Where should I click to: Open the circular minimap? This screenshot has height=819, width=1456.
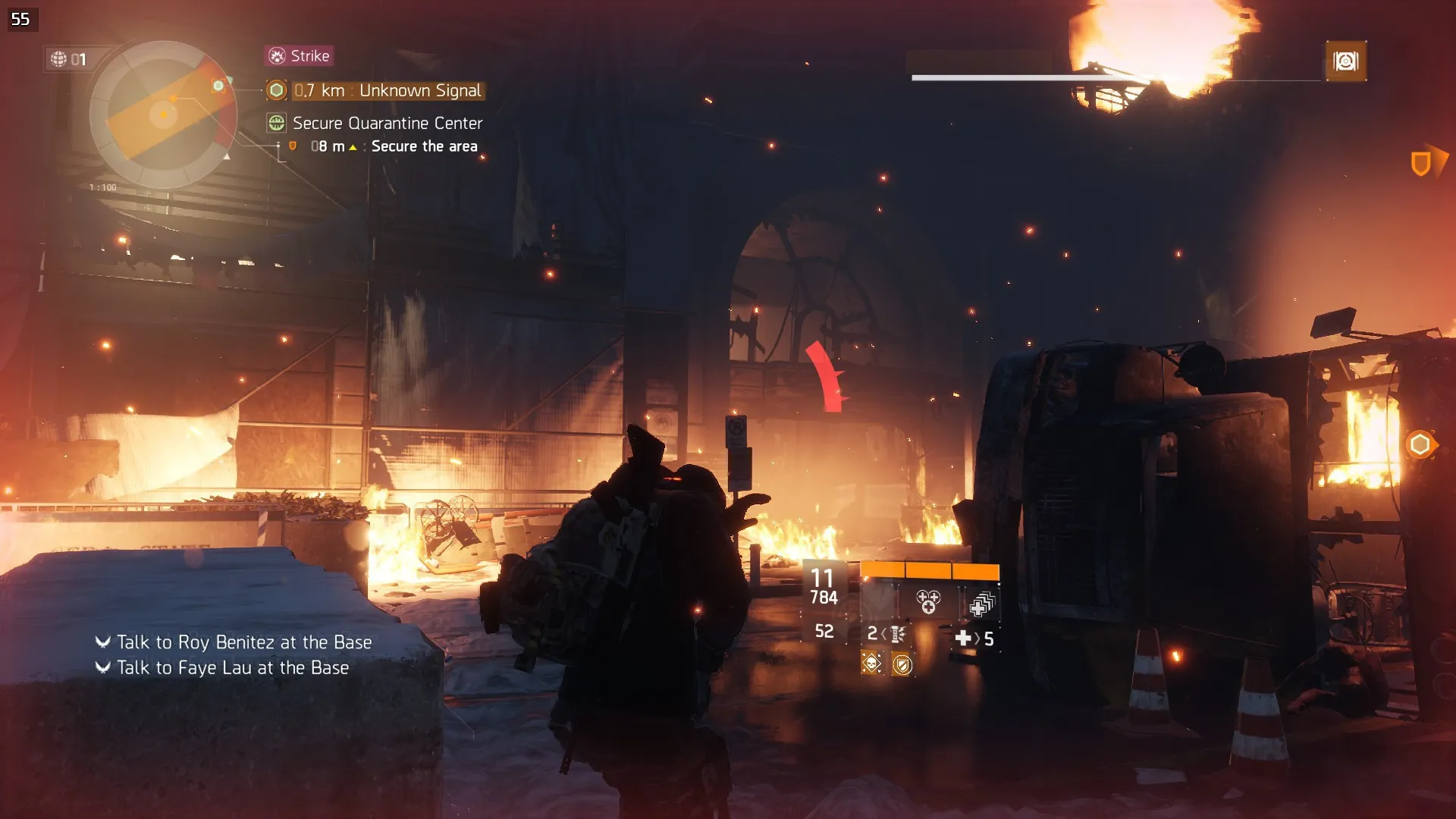(163, 115)
